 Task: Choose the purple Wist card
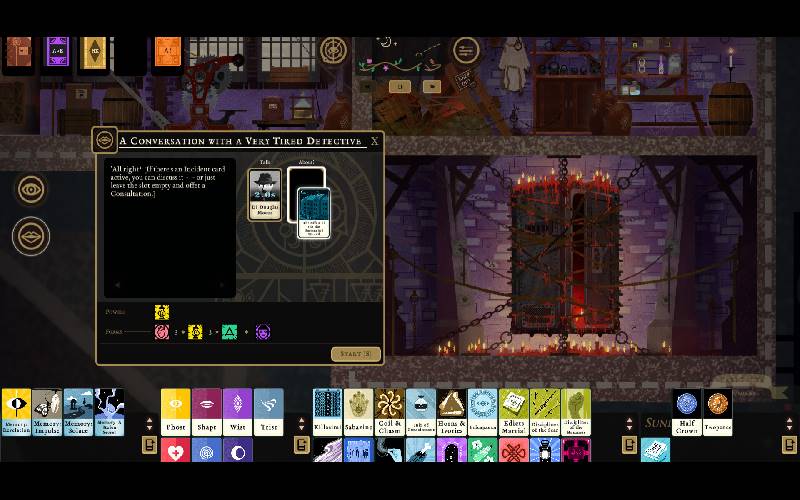pyautogui.click(x=238, y=412)
